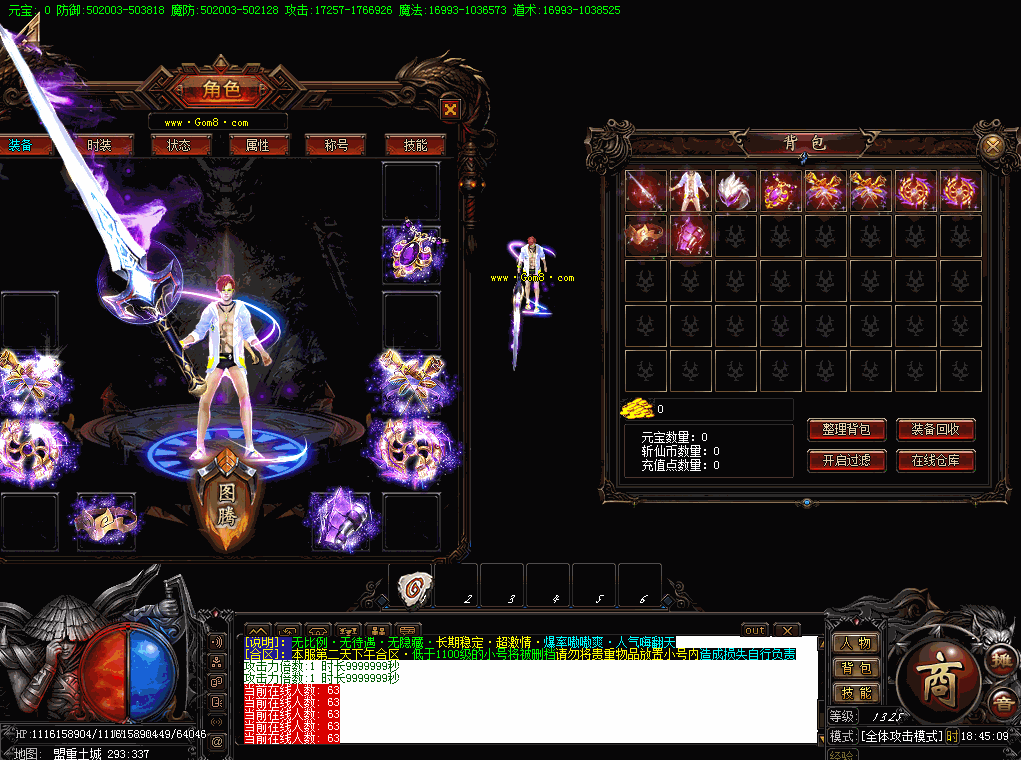Use the scroll item in hotbar
This screenshot has width=1021, height=760.
click(411, 587)
